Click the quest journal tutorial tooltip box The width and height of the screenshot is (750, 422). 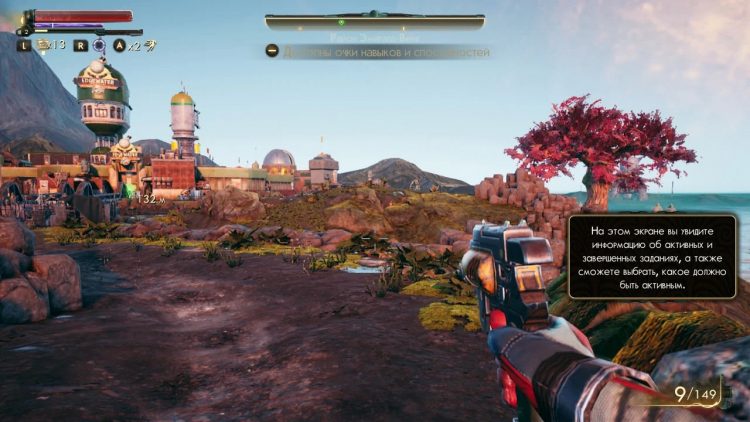pos(651,256)
